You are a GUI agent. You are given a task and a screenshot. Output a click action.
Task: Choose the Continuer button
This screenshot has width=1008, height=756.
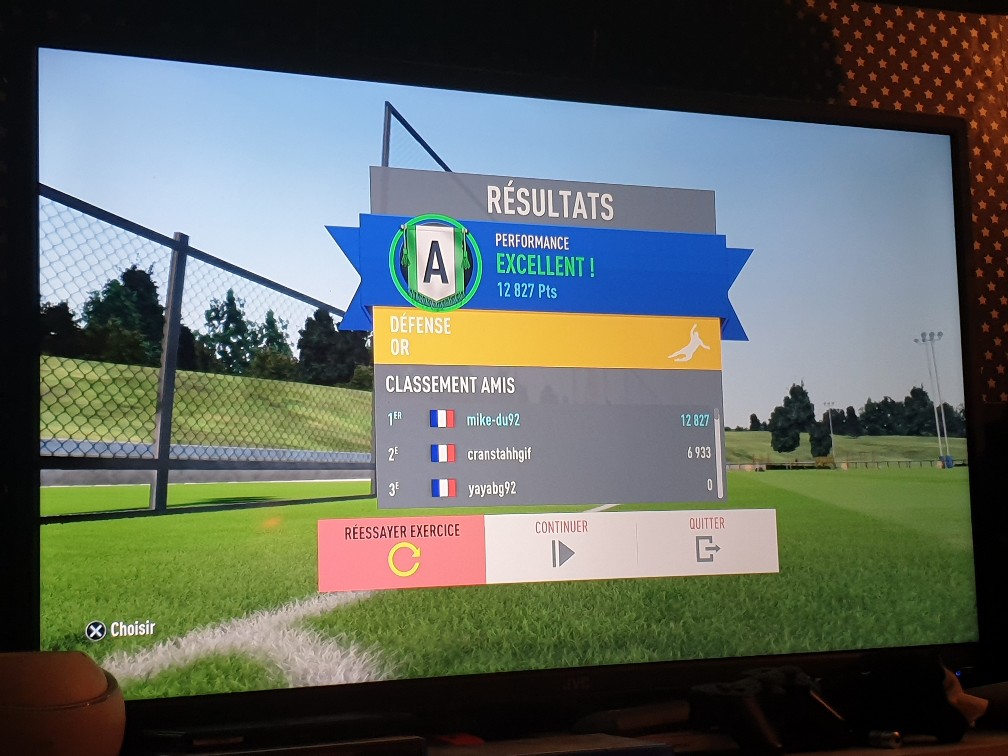pos(561,545)
